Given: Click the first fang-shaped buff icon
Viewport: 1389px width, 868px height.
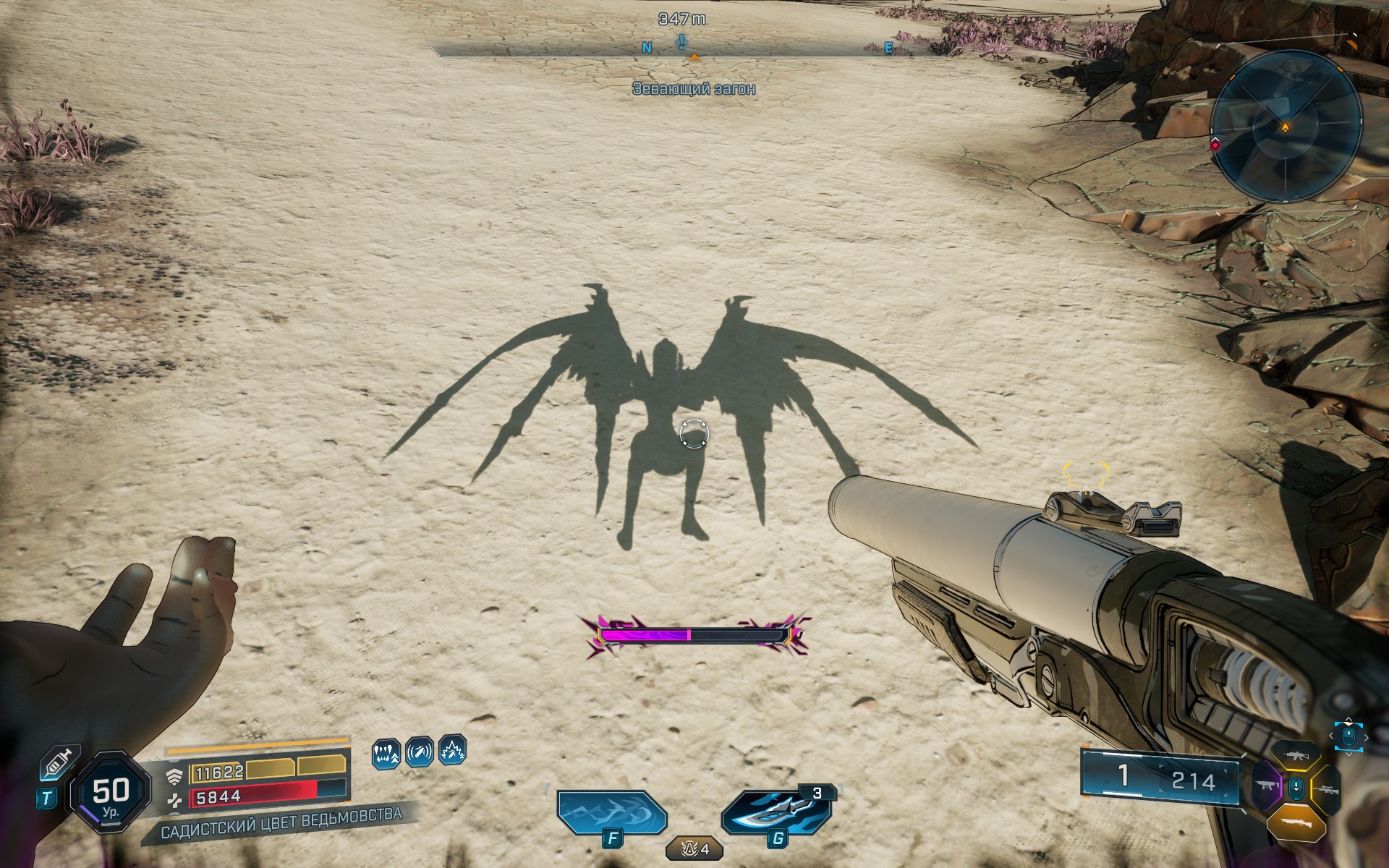Looking at the screenshot, I should tap(386, 755).
